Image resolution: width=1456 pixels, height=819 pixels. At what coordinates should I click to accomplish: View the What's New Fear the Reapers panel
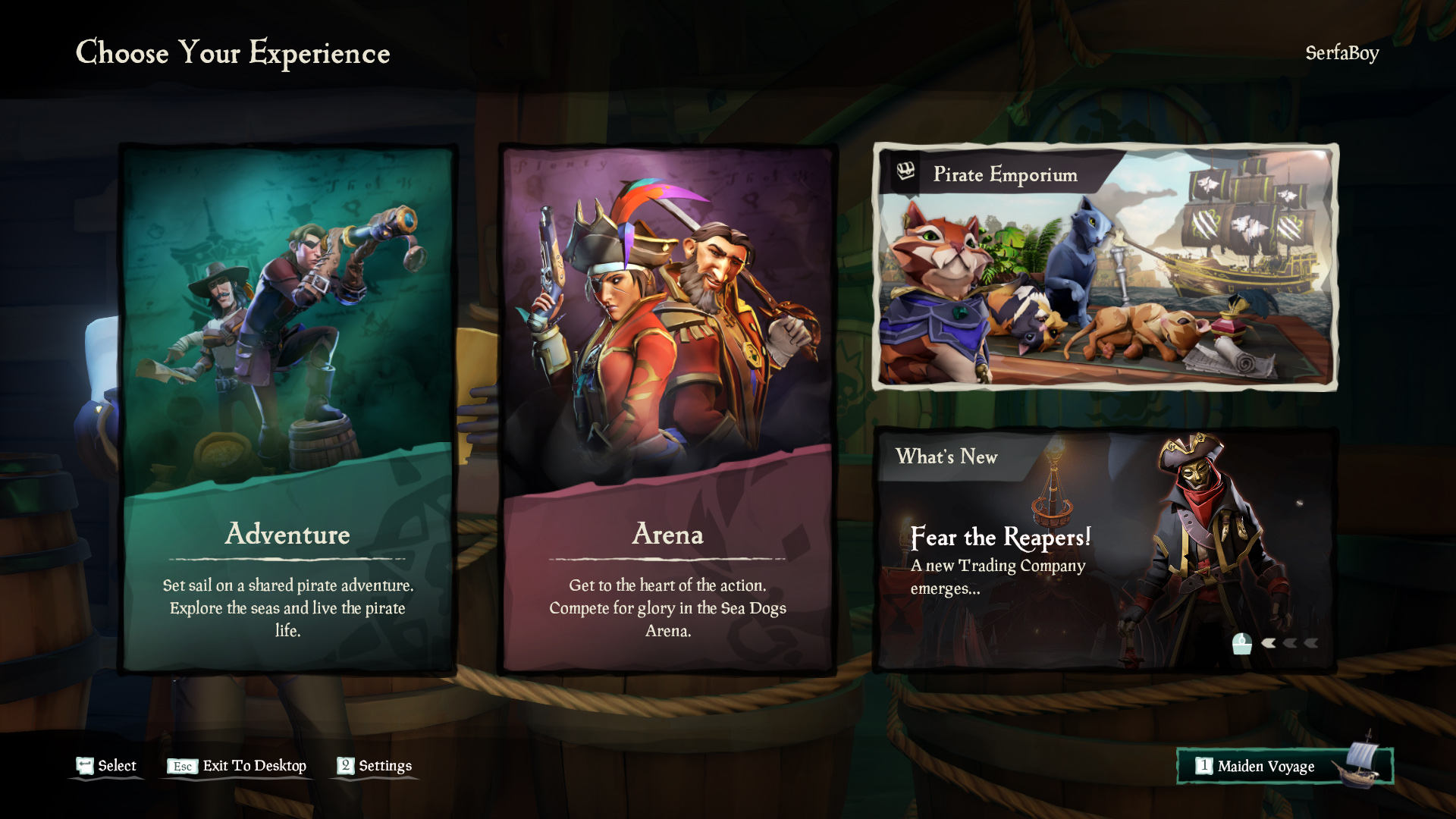[1105, 550]
